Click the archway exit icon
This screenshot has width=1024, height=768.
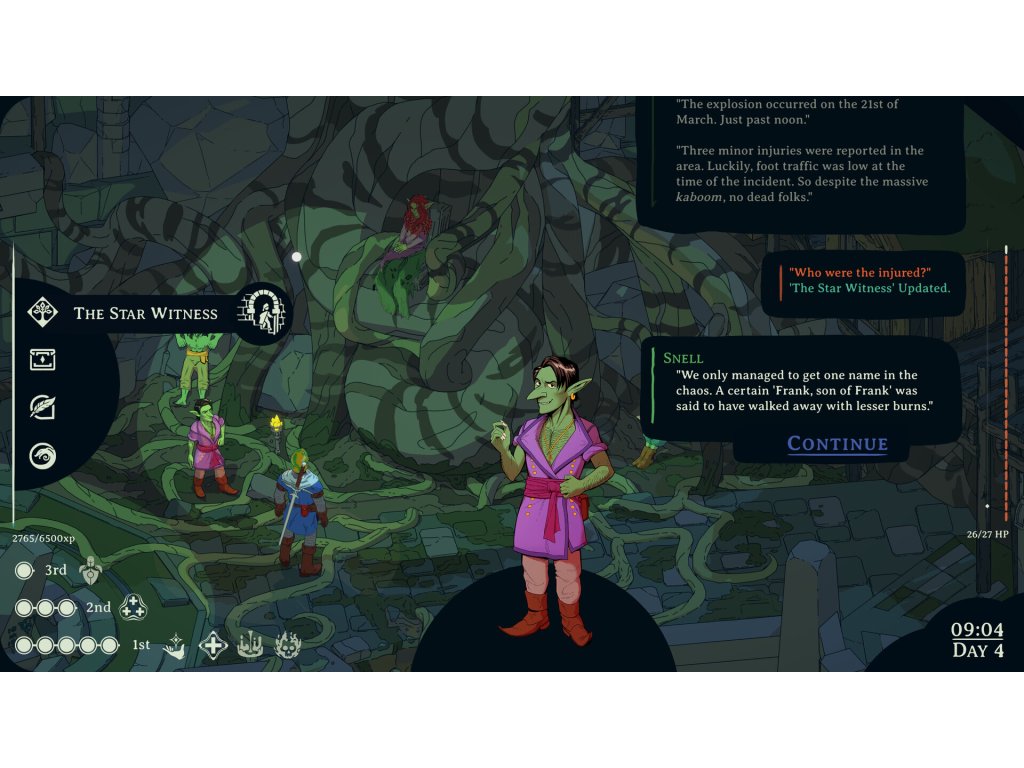point(263,312)
